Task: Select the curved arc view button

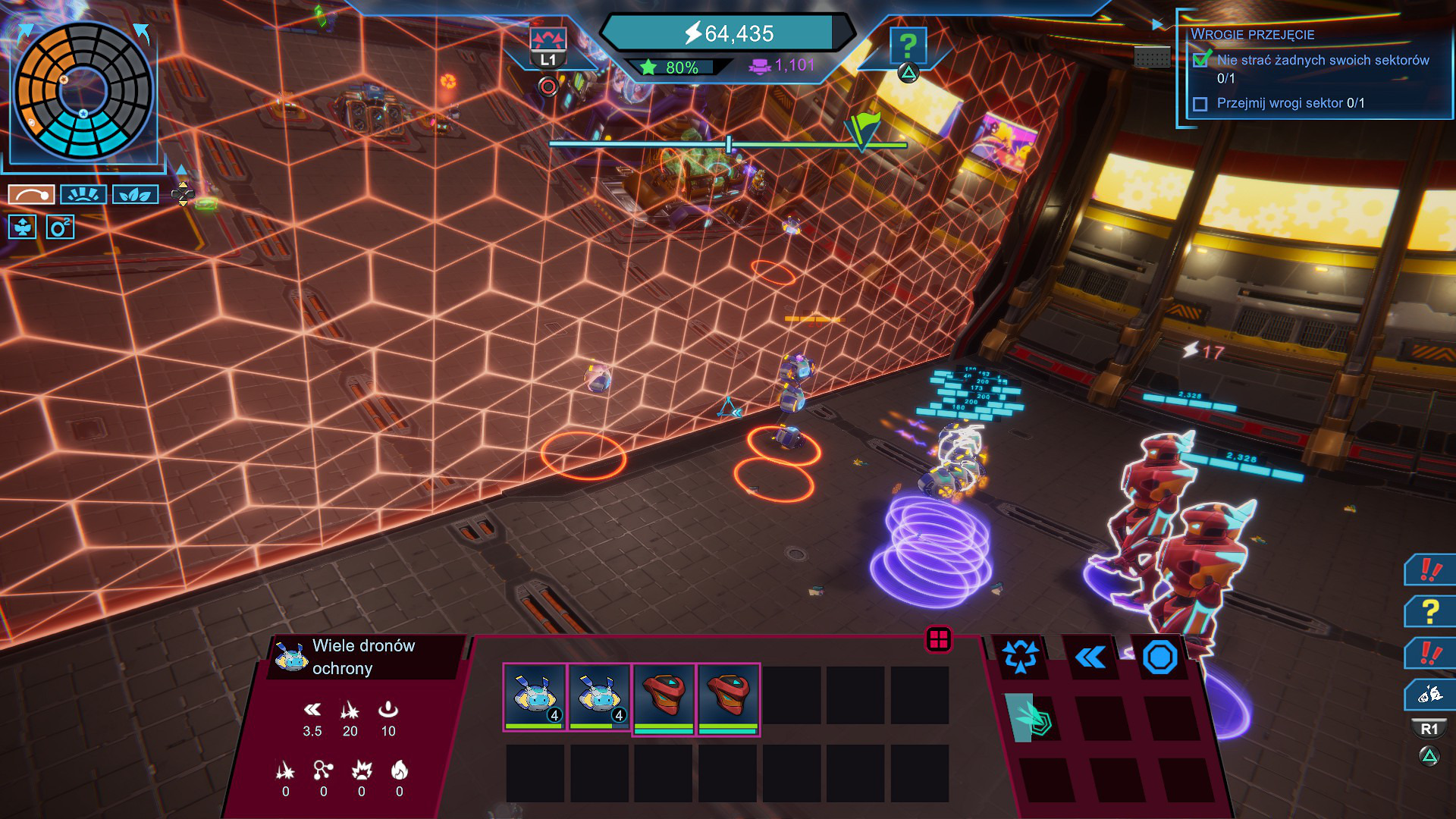Action: [x=31, y=195]
